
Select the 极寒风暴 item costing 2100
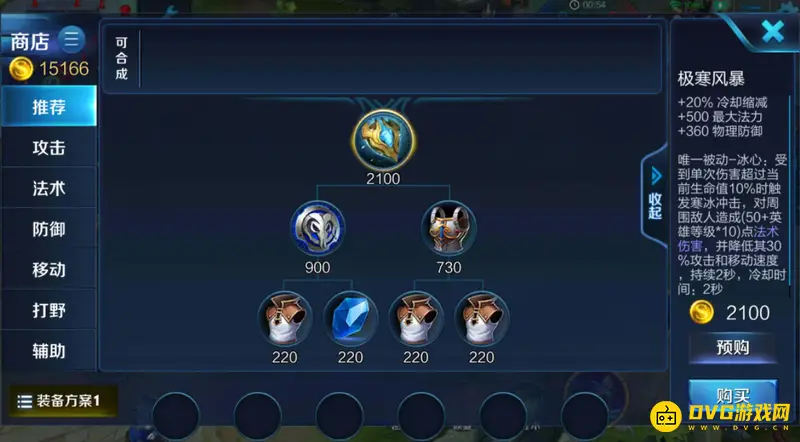382,139
